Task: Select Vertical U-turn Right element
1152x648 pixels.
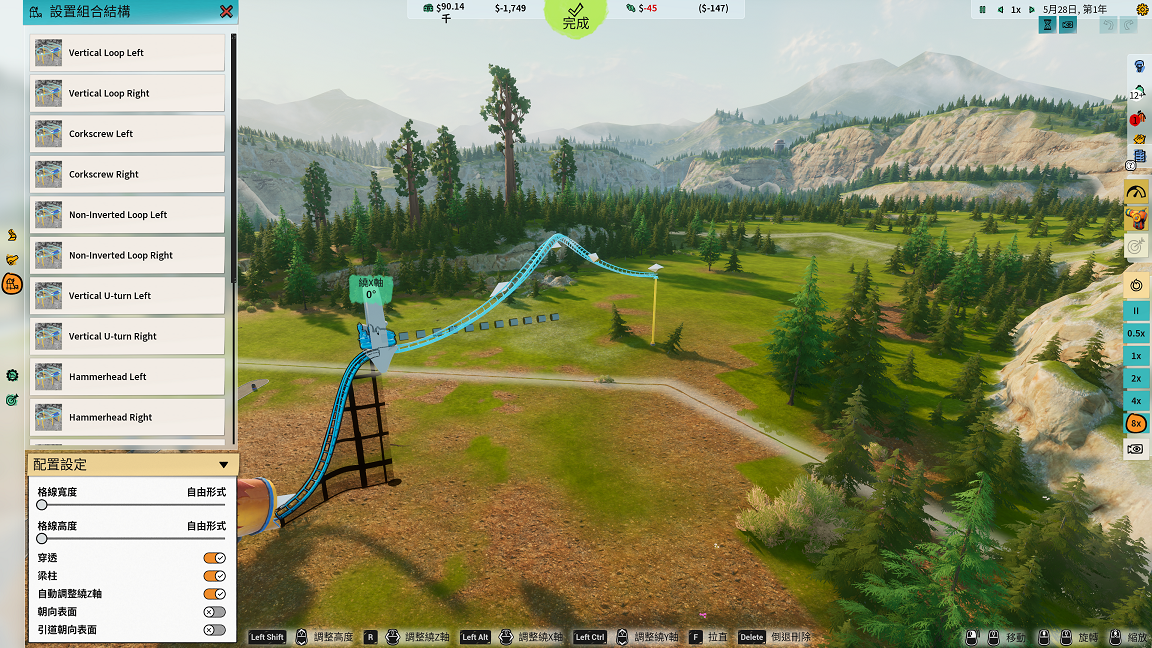Action: click(127, 336)
